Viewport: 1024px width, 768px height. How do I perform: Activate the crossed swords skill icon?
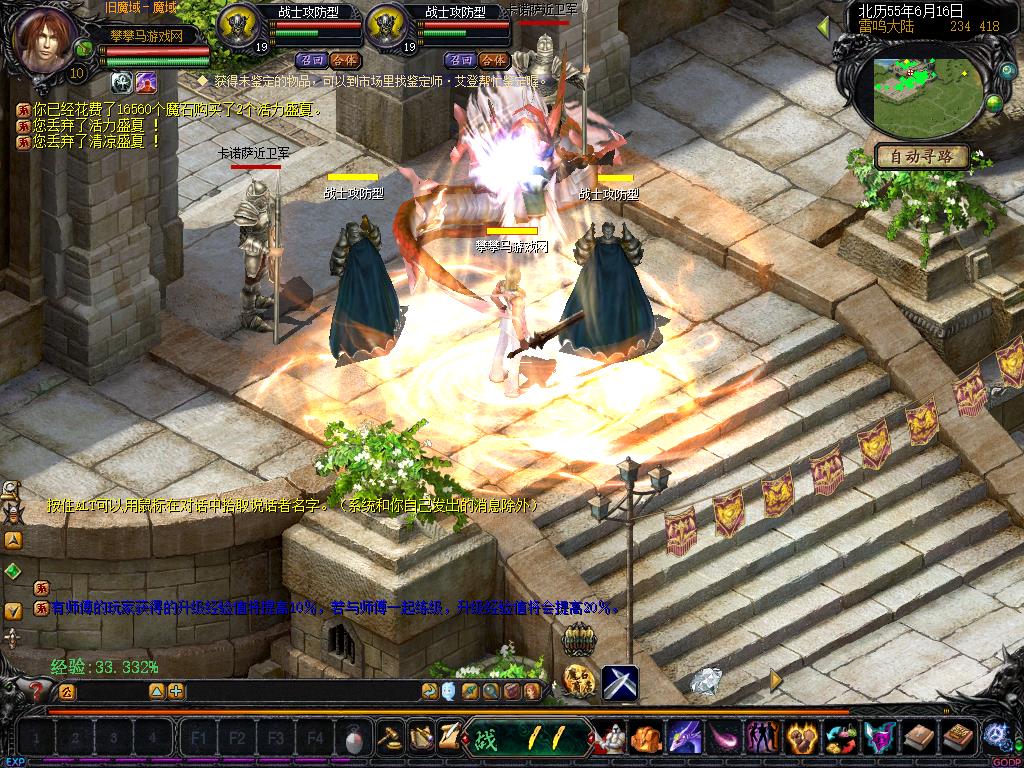(620, 683)
